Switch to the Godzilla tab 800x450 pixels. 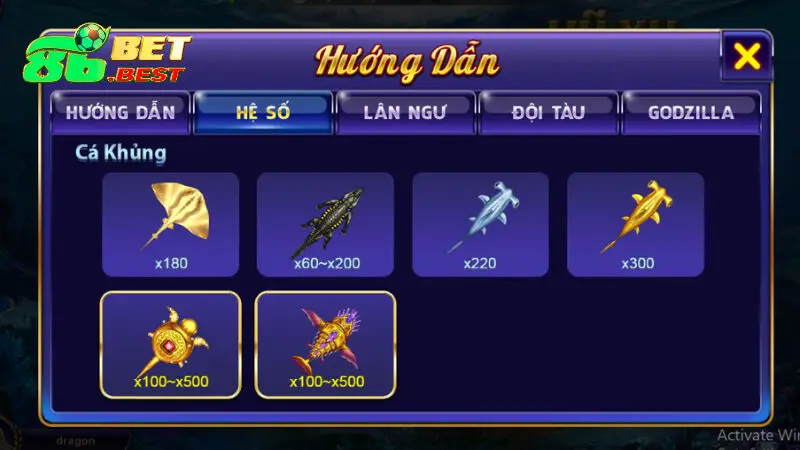(691, 111)
